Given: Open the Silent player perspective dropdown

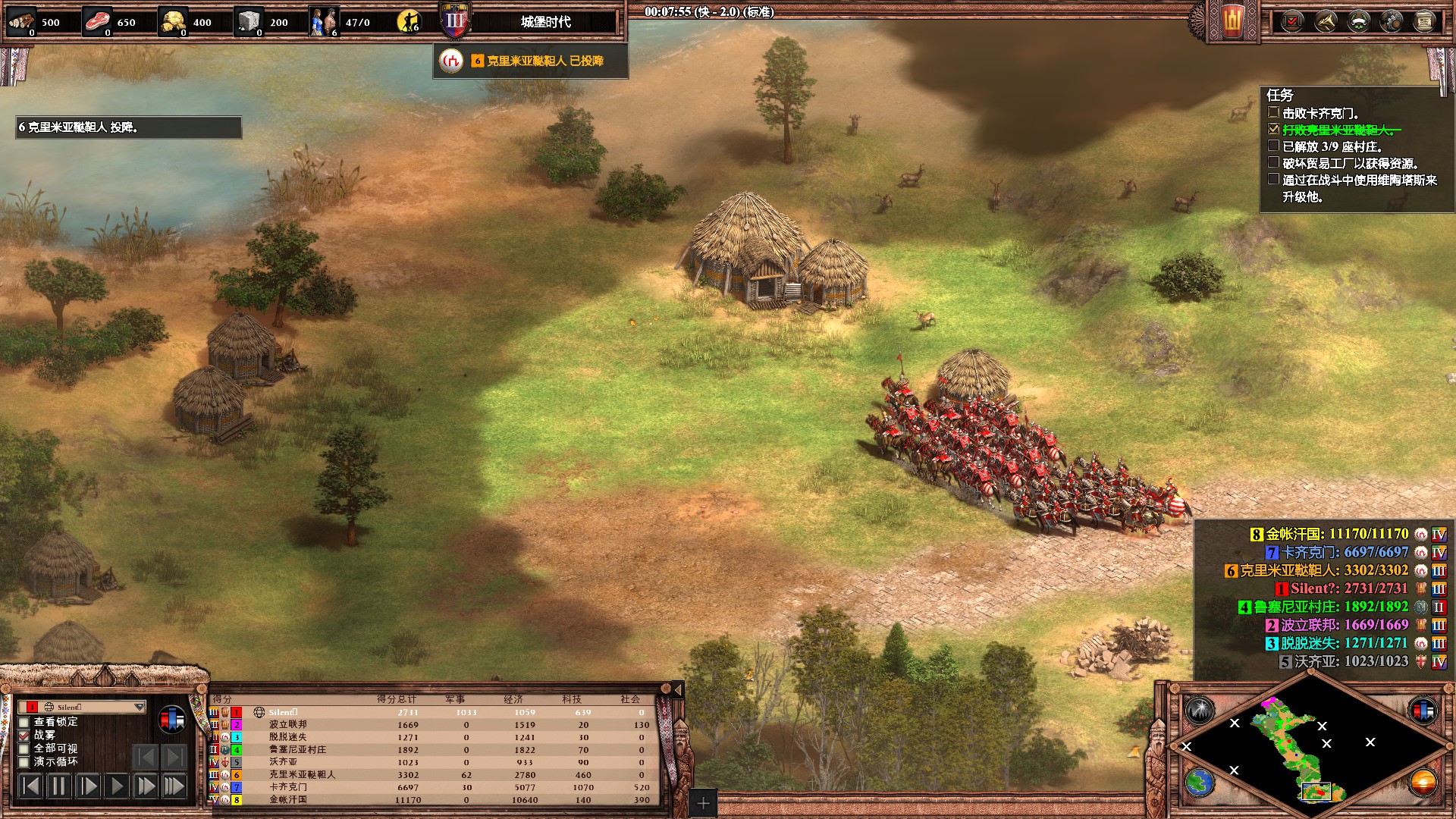Looking at the screenshot, I should pos(139,707).
